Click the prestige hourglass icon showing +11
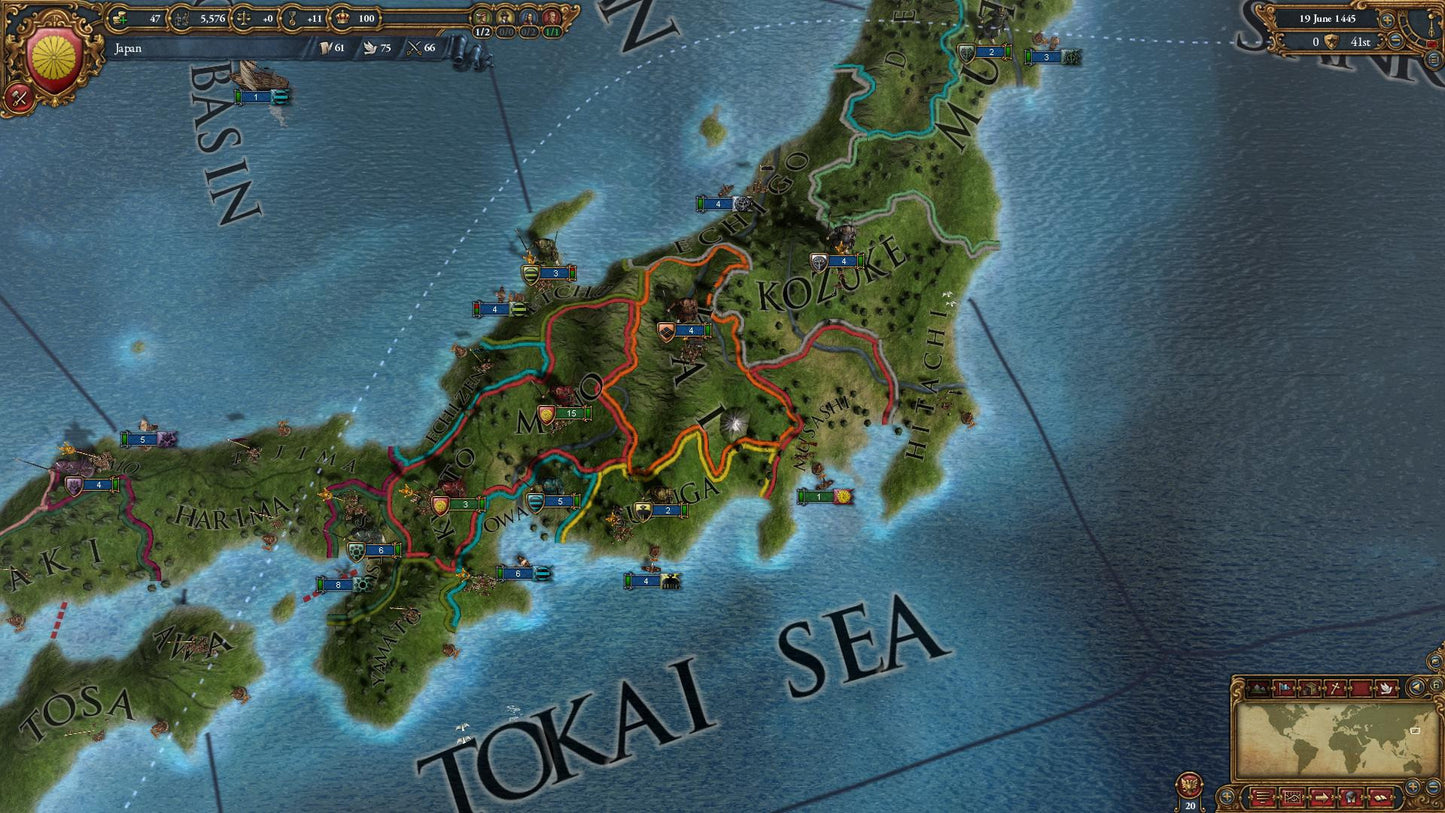The width and height of the screenshot is (1445, 813). tap(291, 18)
